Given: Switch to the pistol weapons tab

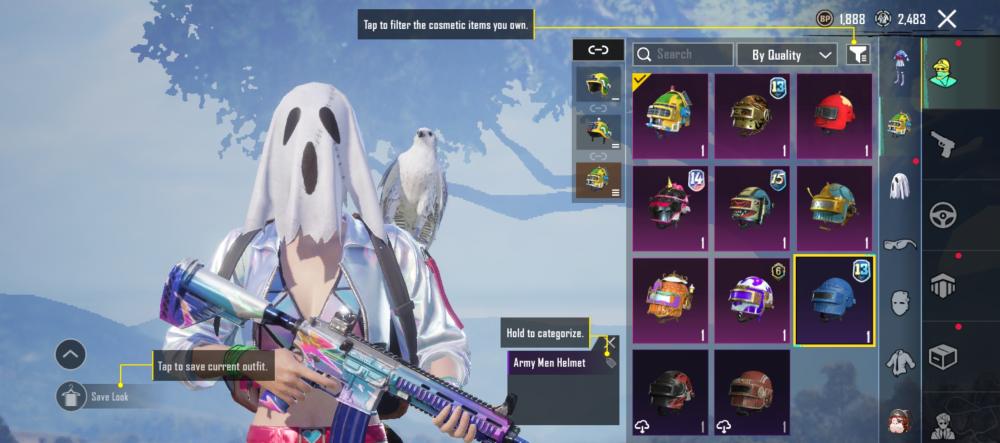Looking at the screenshot, I should click(943, 144).
